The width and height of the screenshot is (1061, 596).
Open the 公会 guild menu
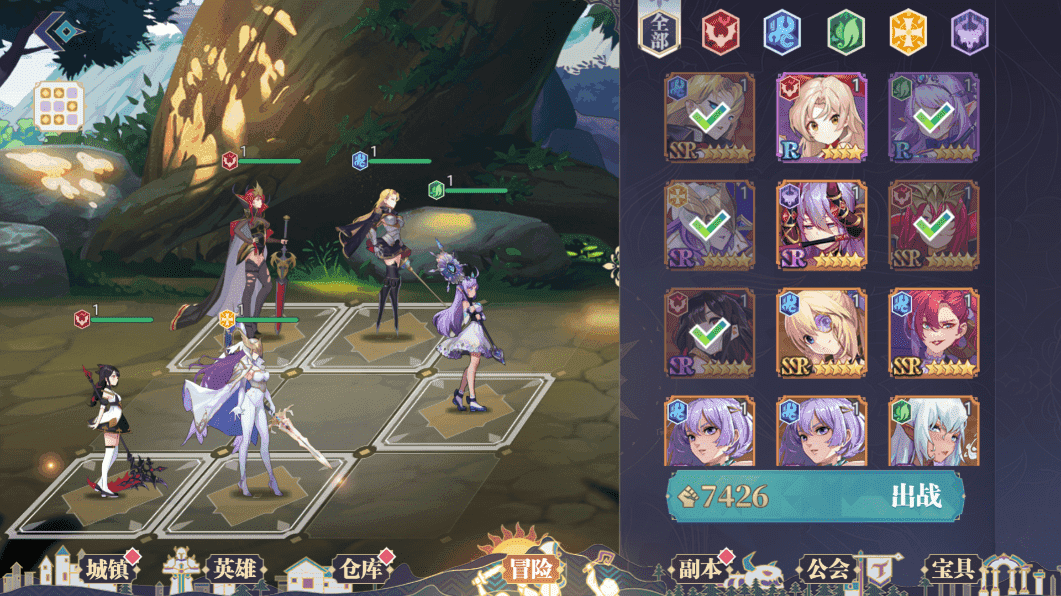pyautogui.click(x=827, y=569)
